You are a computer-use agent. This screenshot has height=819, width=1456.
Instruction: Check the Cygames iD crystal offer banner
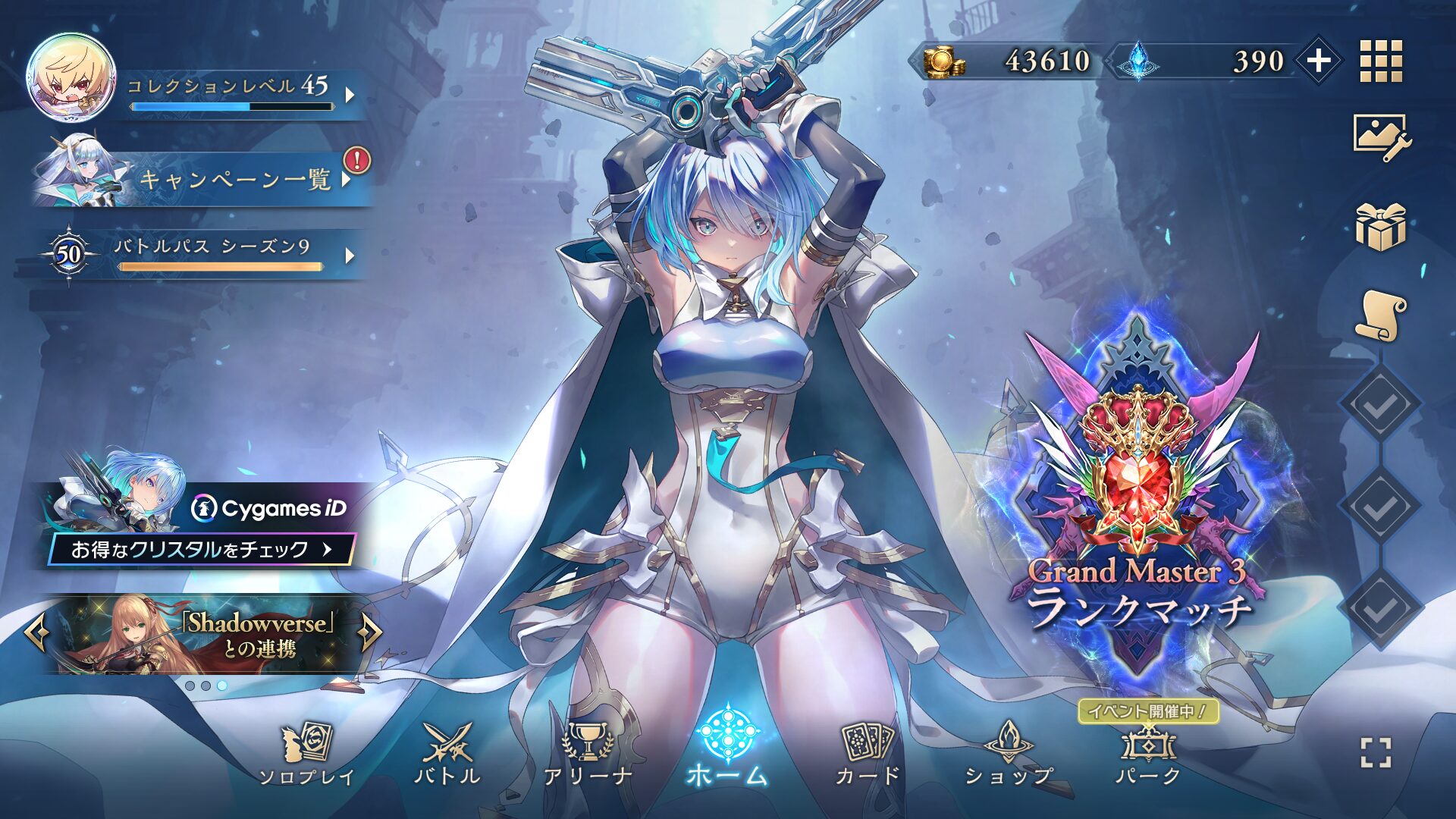(202, 548)
